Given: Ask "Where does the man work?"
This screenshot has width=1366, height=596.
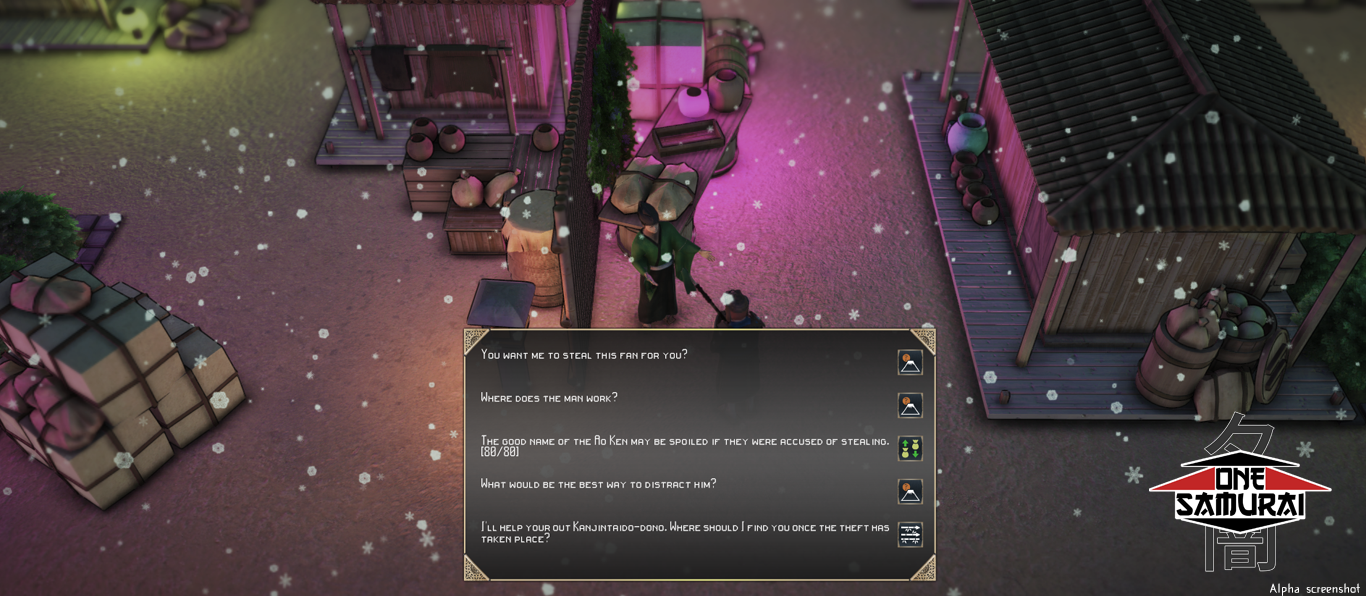Looking at the screenshot, I should (x=549, y=398).
